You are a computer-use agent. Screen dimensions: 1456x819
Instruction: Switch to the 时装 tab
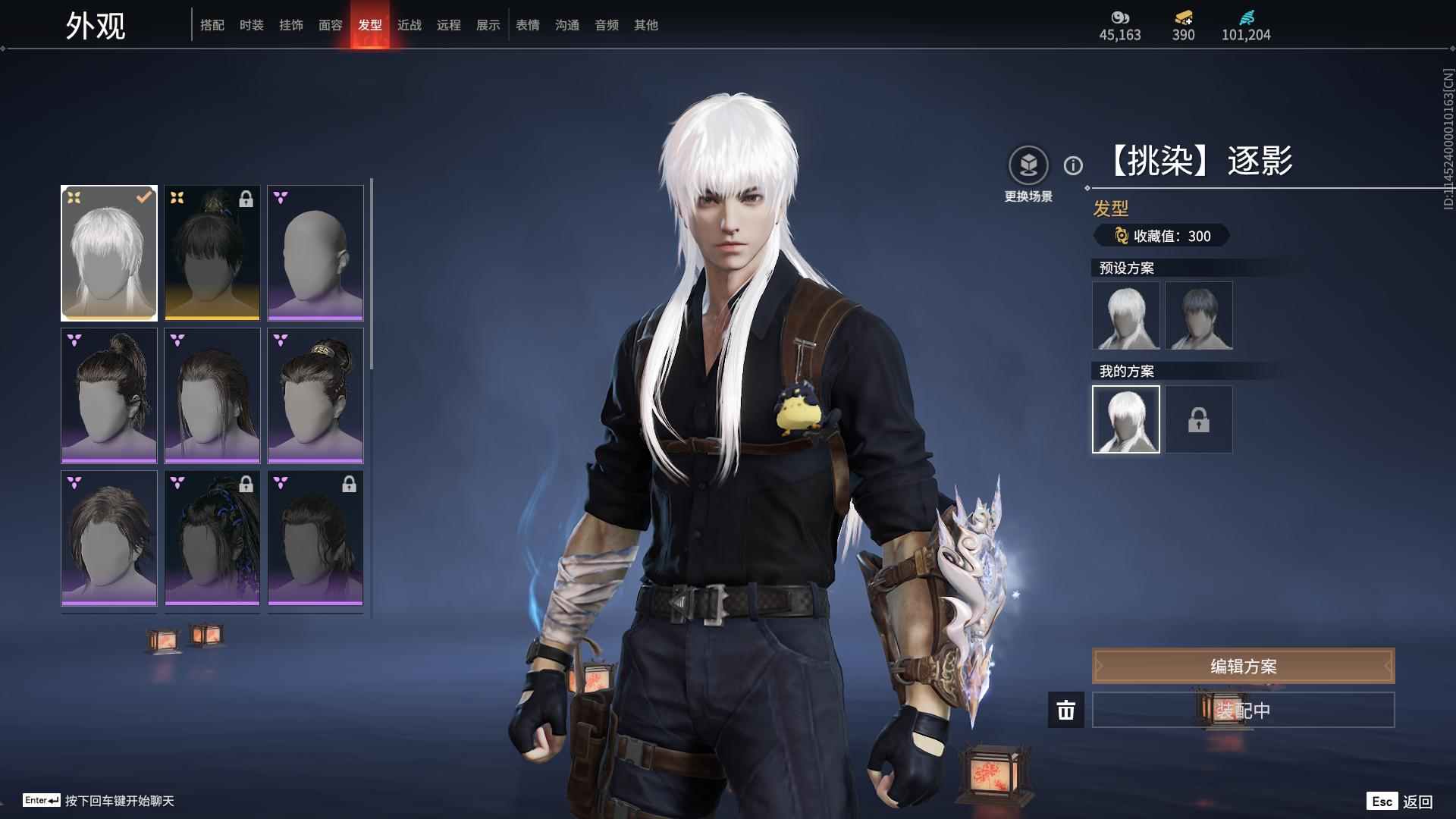coord(251,25)
